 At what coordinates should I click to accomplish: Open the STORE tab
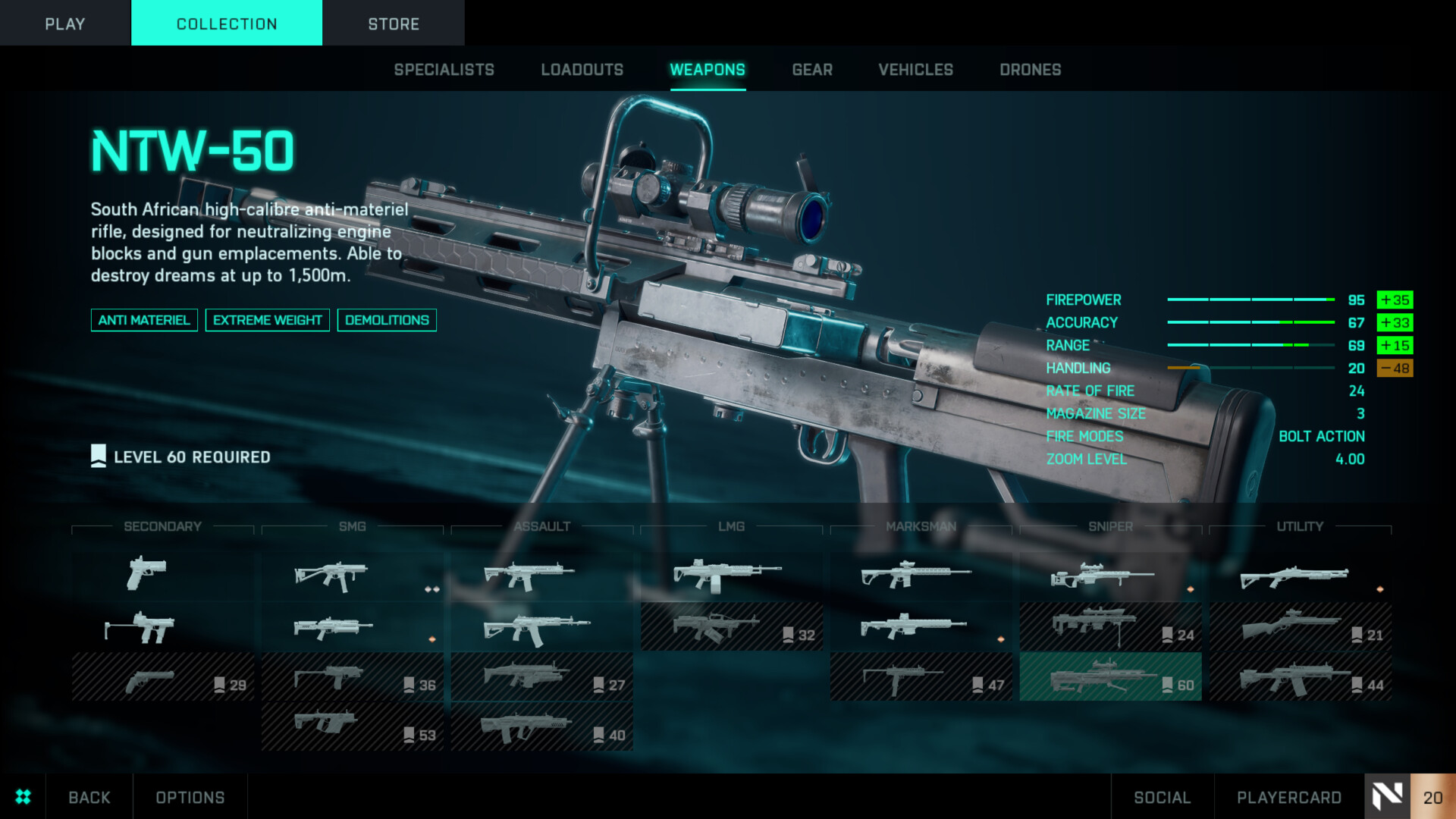click(394, 24)
